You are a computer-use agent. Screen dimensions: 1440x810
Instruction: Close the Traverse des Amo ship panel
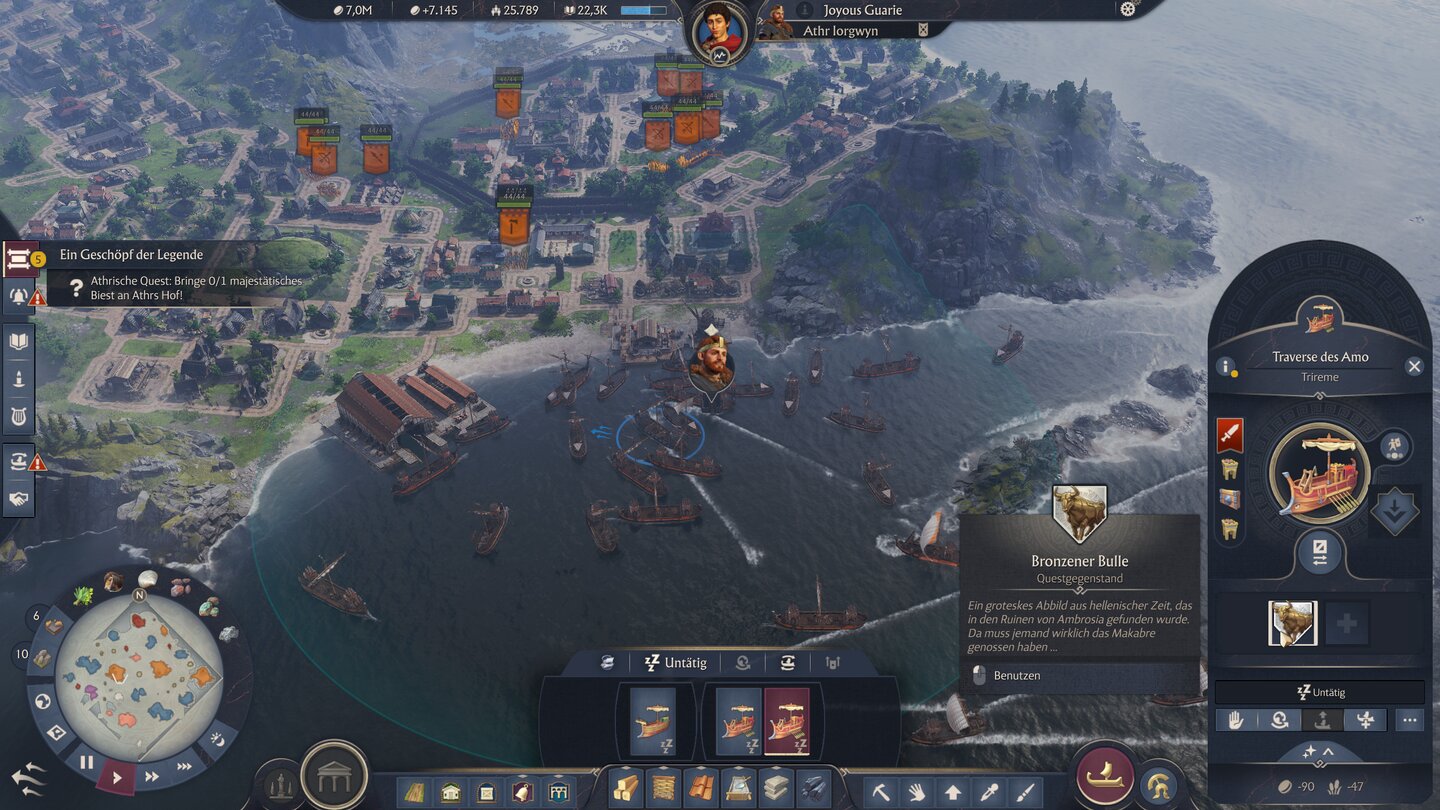point(1414,367)
